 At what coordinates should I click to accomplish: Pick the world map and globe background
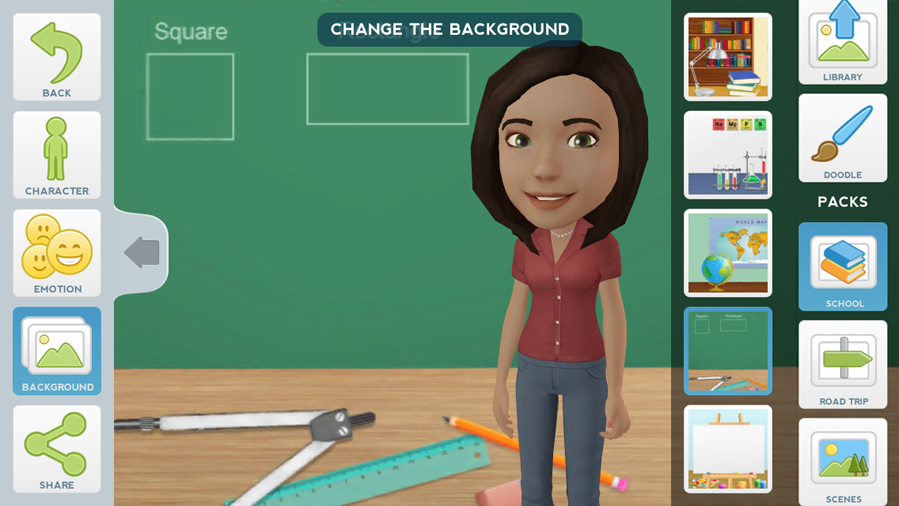(727, 253)
